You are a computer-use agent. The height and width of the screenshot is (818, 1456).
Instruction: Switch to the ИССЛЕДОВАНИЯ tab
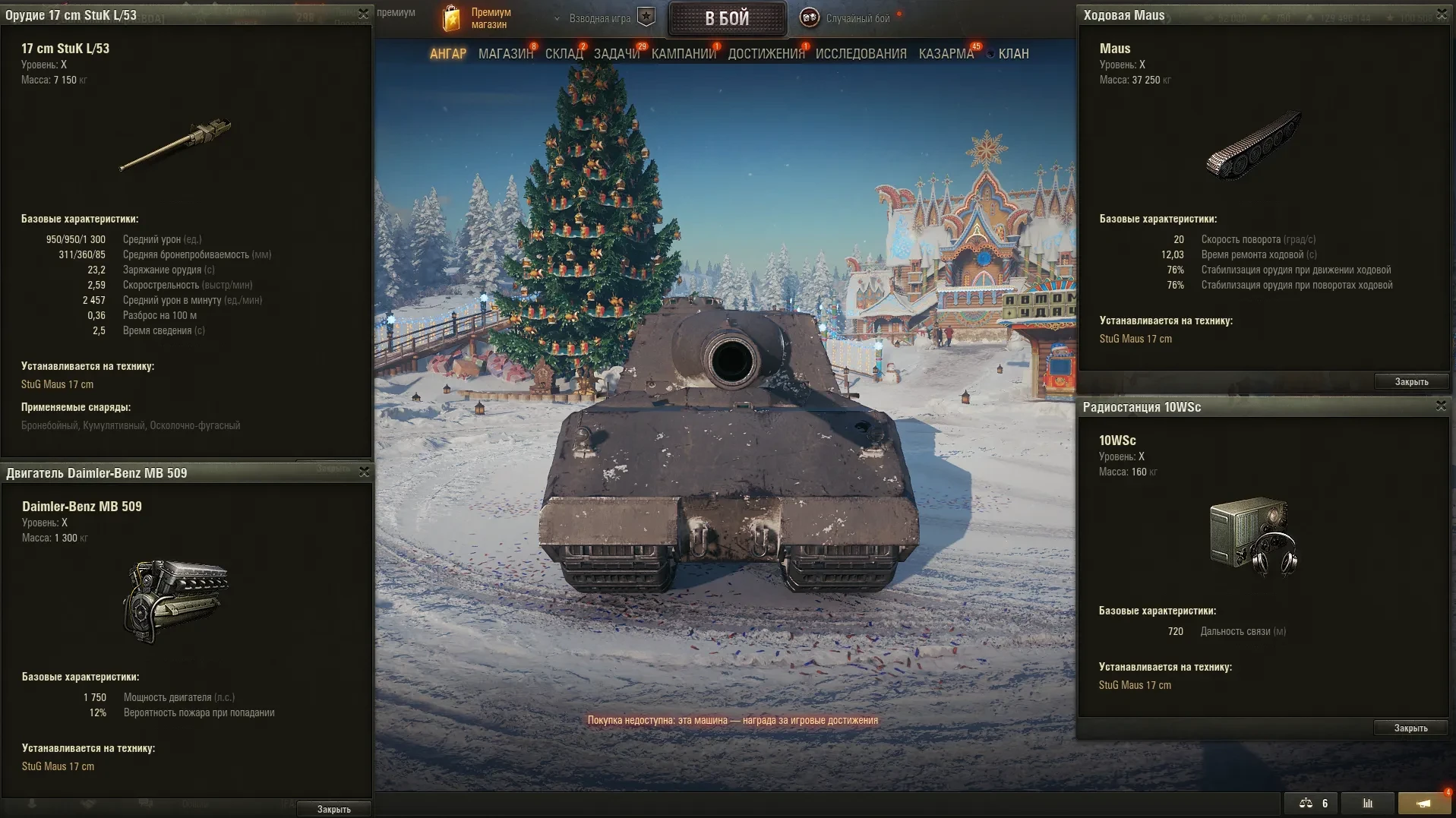pyautogui.click(x=861, y=54)
